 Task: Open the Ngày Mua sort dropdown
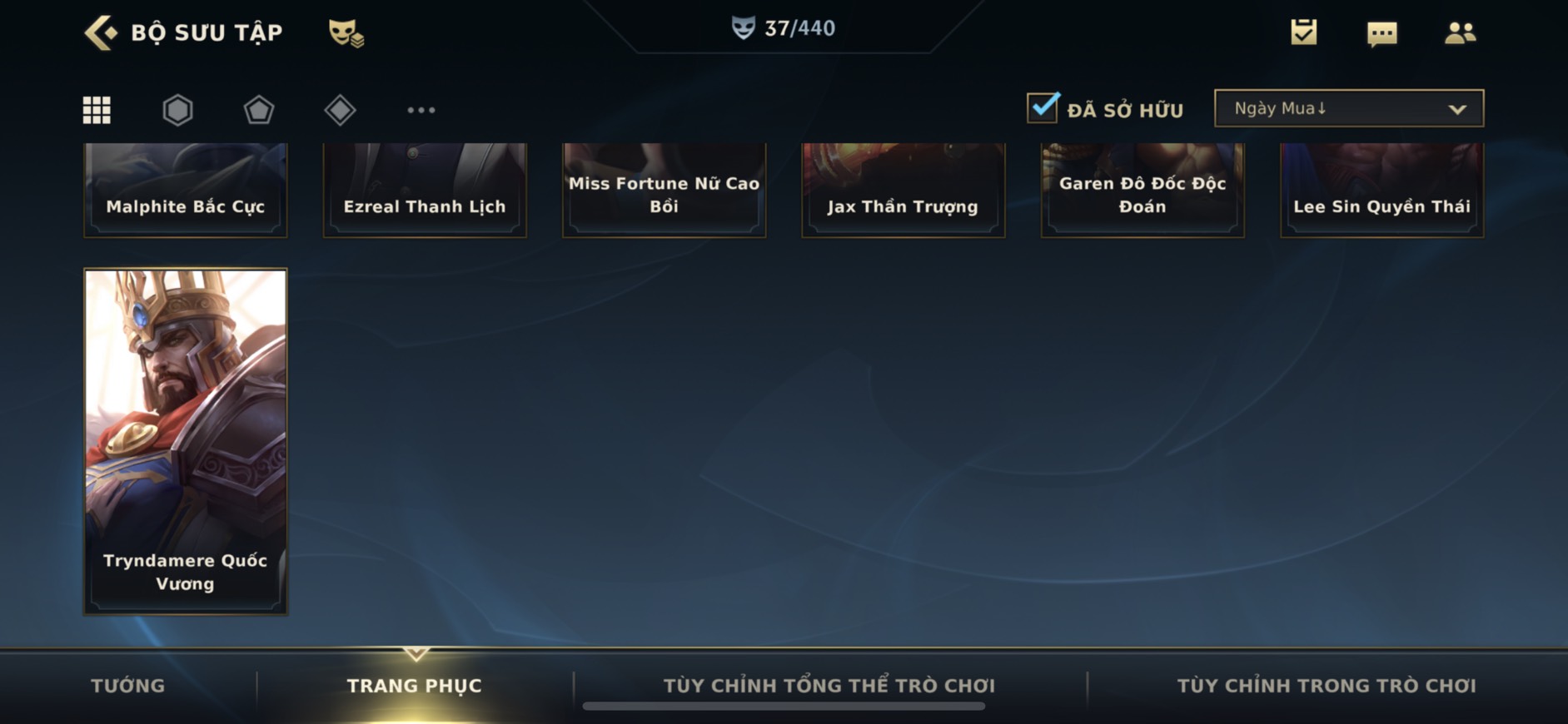click(1348, 108)
